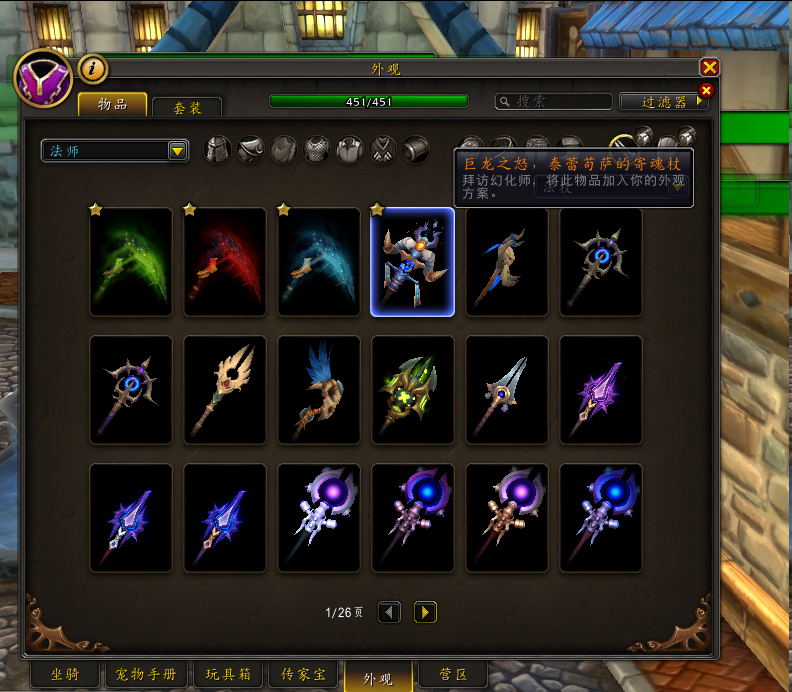Close the Appearances window
Image resolution: width=792 pixels, height=692 pixels.
pyautogui.click(x=710, y=67)
